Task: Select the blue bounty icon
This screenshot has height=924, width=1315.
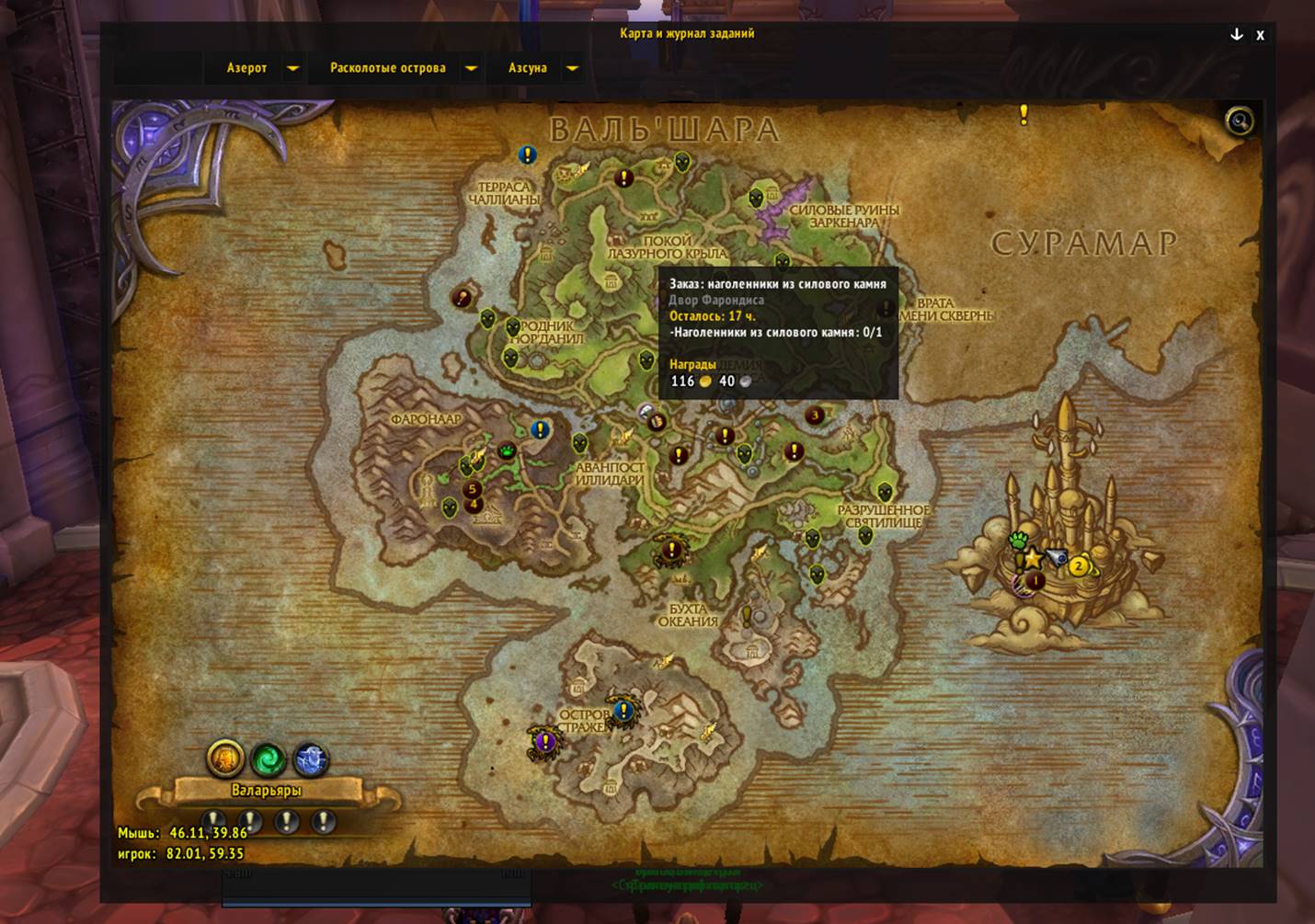Action: pos(311,759)
